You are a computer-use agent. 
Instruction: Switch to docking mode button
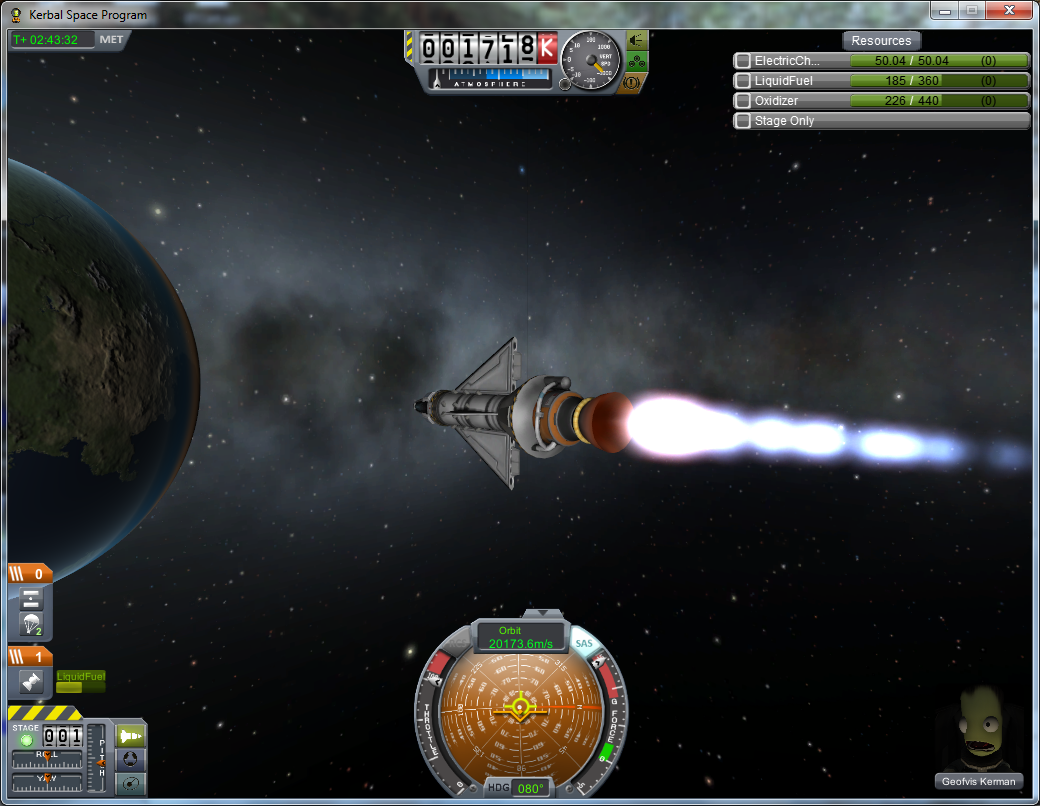[131, 759]
